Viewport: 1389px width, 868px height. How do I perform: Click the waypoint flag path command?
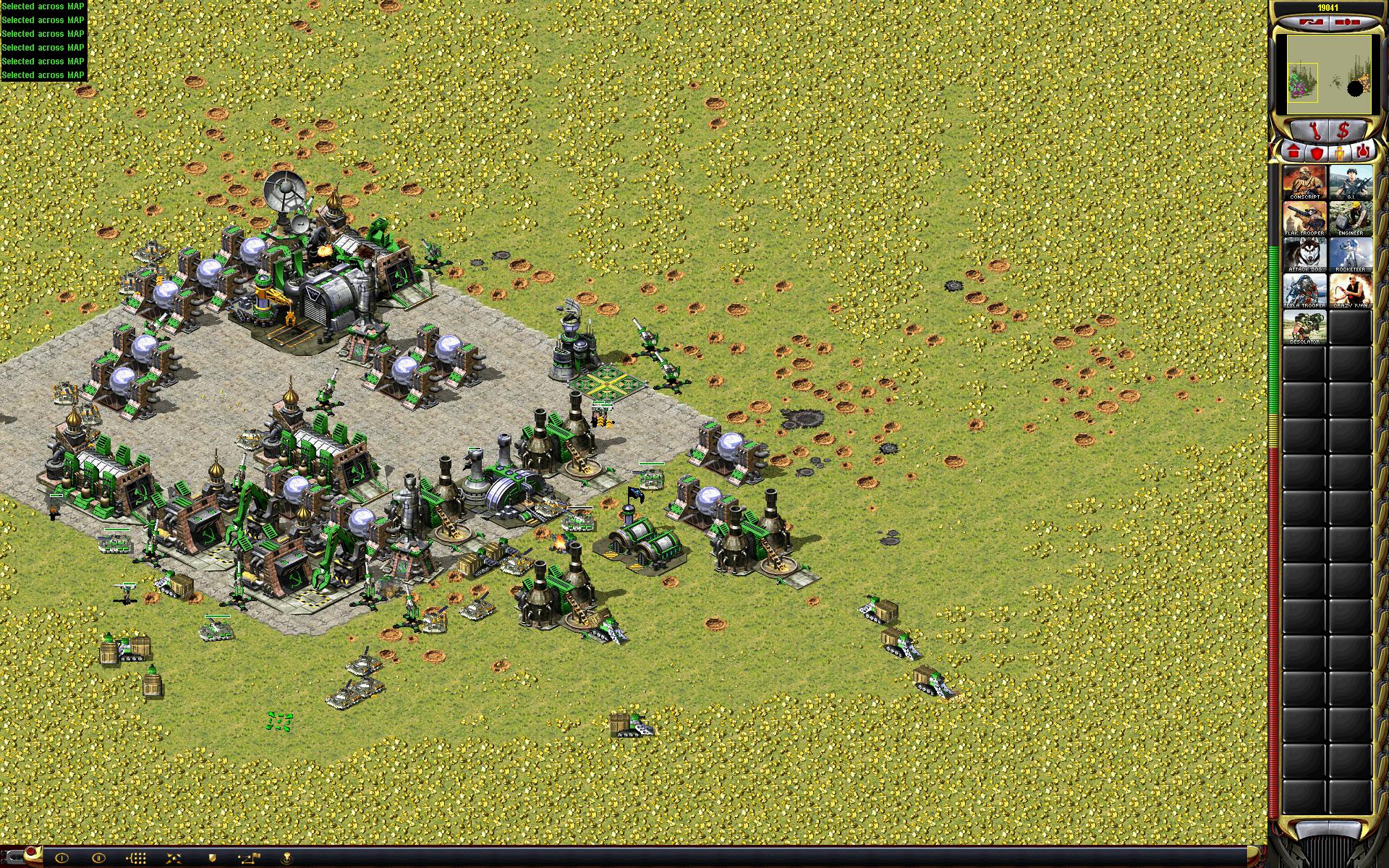pyautogui.click(x=250, y=858)
